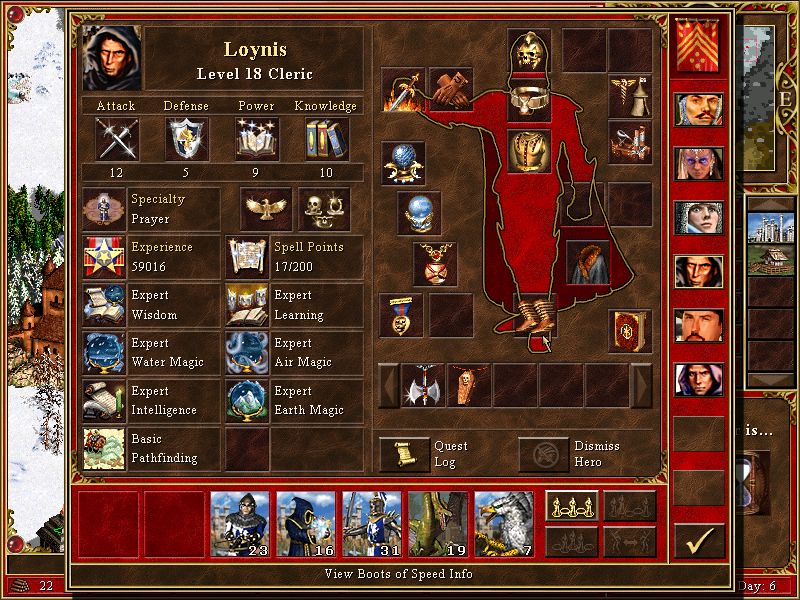Select the flaming sword artifact
800x600 pixels.
402,90
